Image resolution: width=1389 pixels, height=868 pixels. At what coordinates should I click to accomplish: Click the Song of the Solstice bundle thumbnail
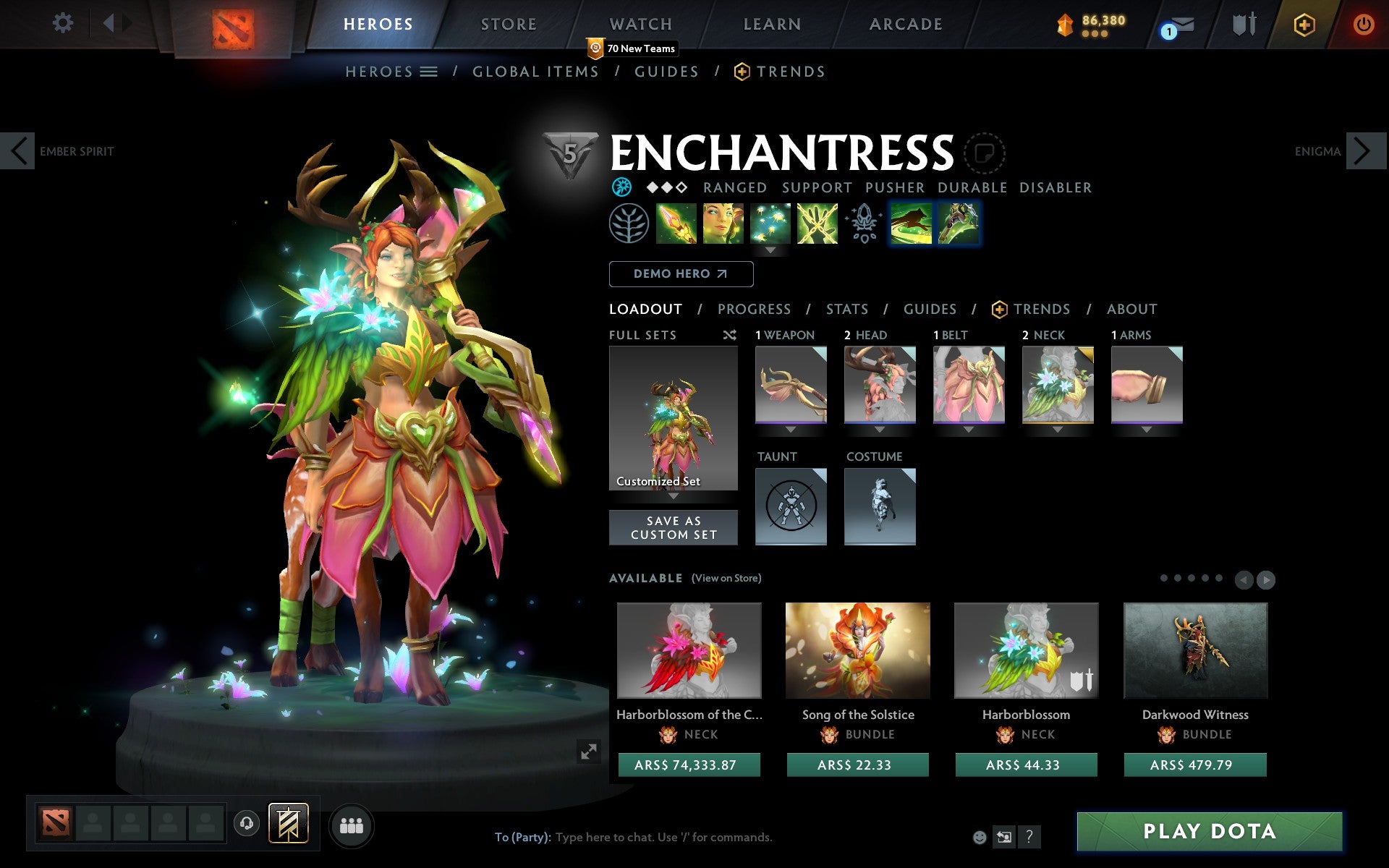858,651
